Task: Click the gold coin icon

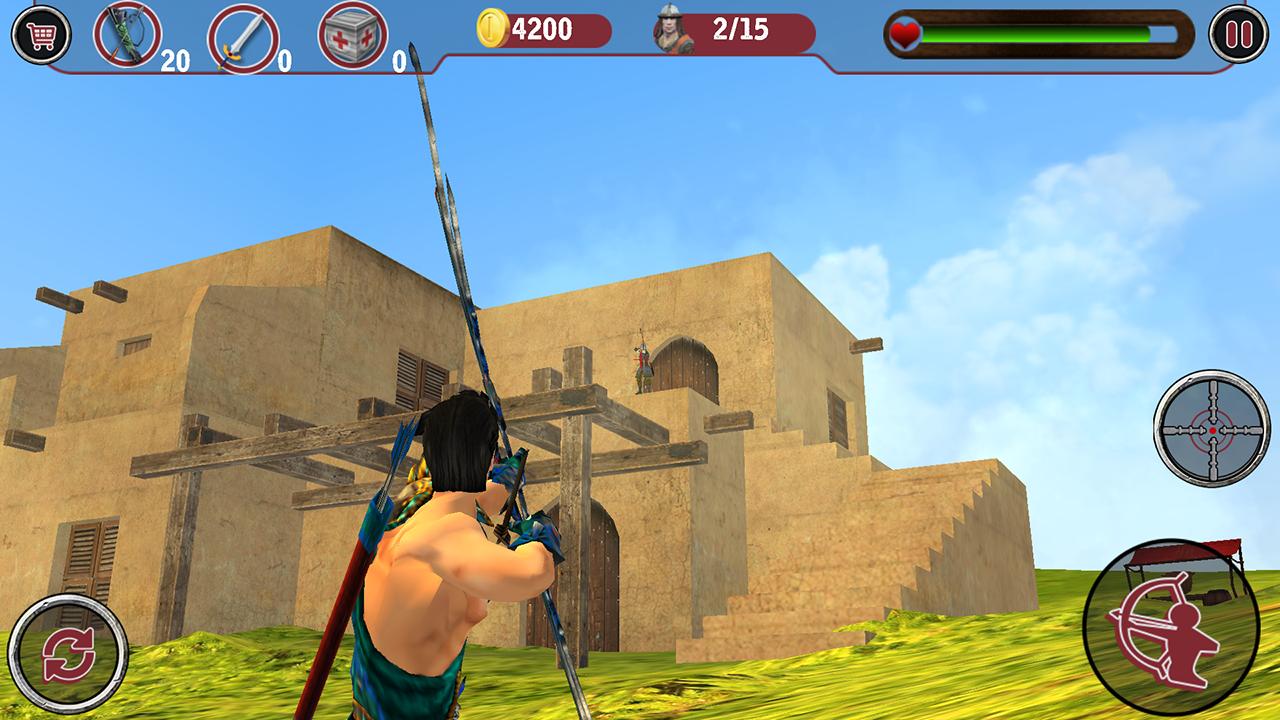Action: coord(495,30)
